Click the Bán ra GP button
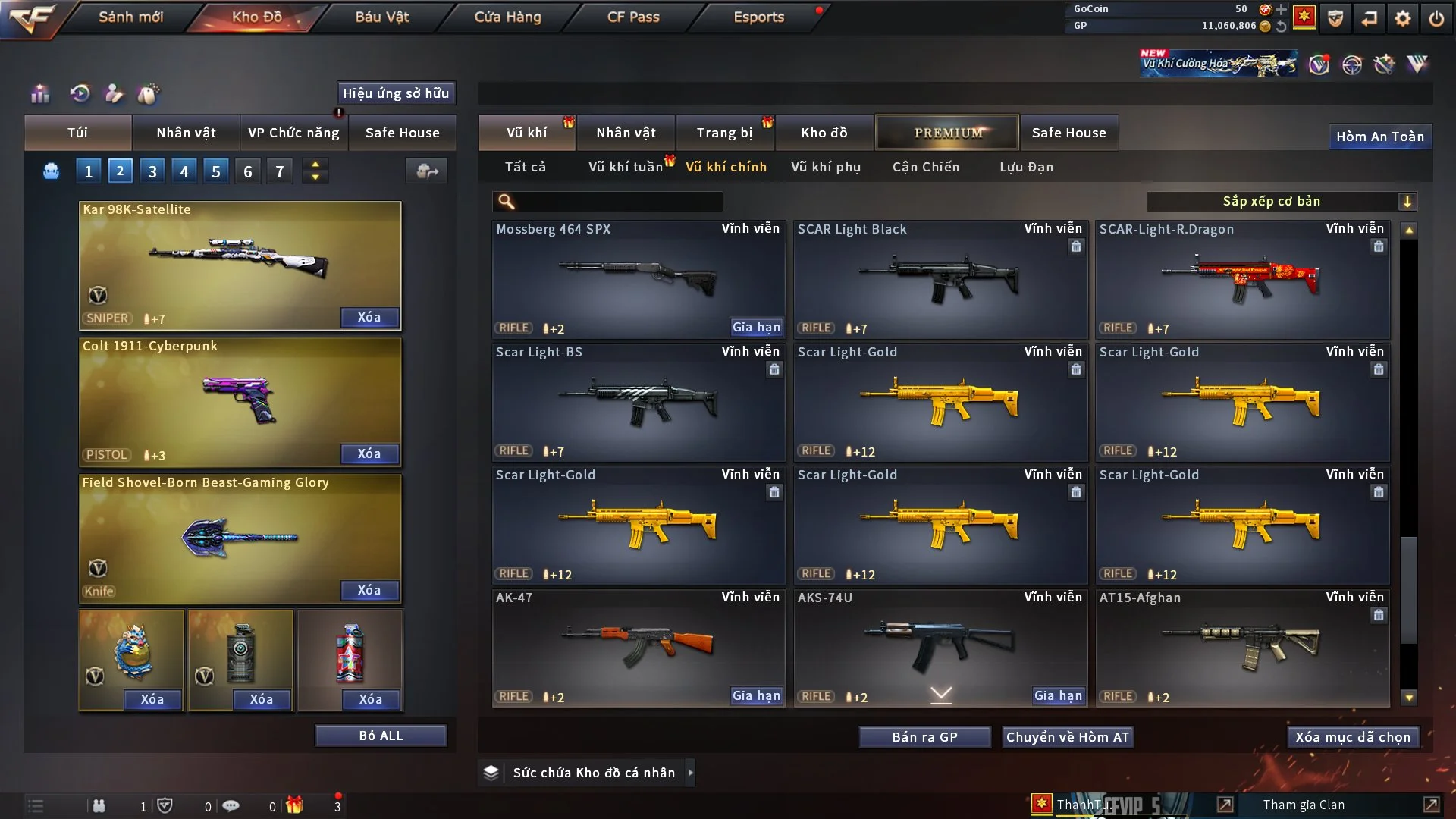The image size is (1456, 819). tap(924, 737)
